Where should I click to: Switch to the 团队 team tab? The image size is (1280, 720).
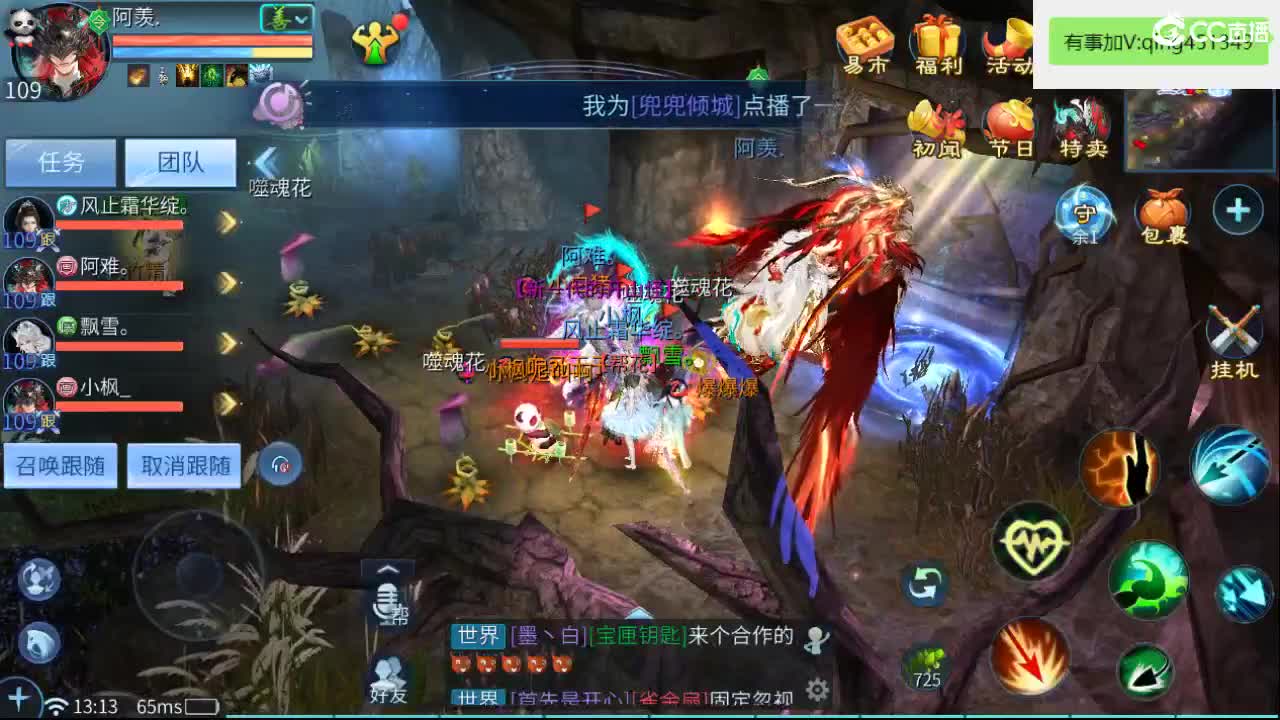point(180,162)
